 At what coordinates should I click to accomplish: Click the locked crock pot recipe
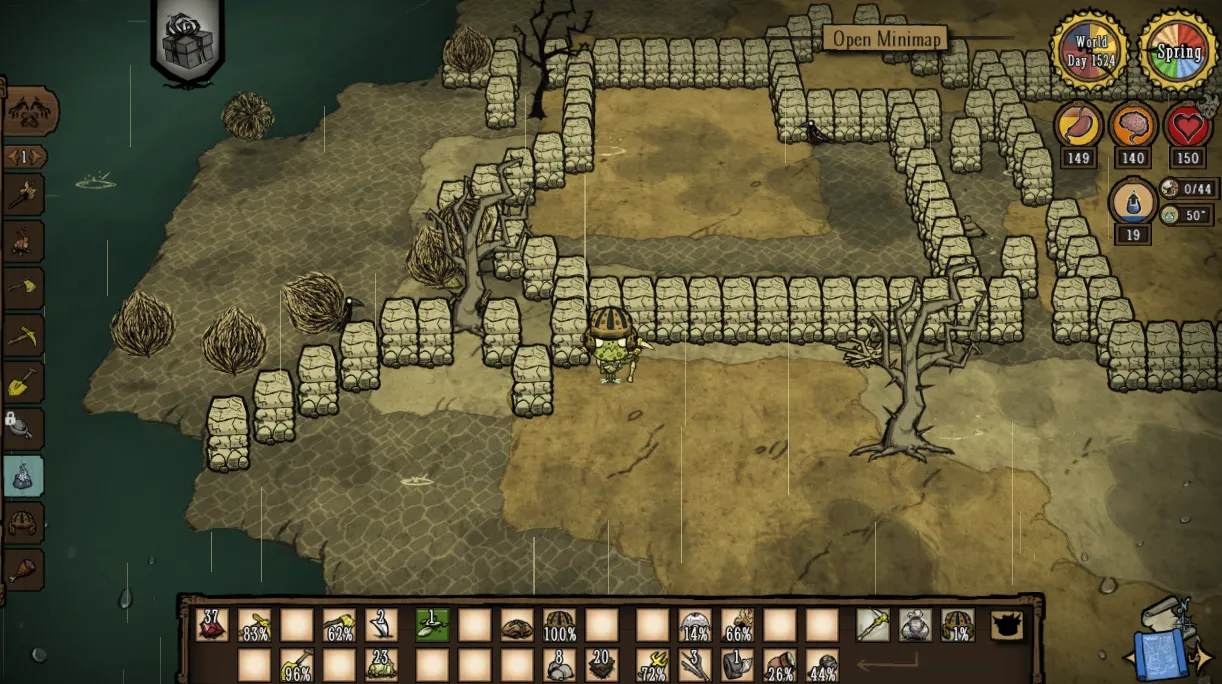pyautogui.click(x=24, y=428)
